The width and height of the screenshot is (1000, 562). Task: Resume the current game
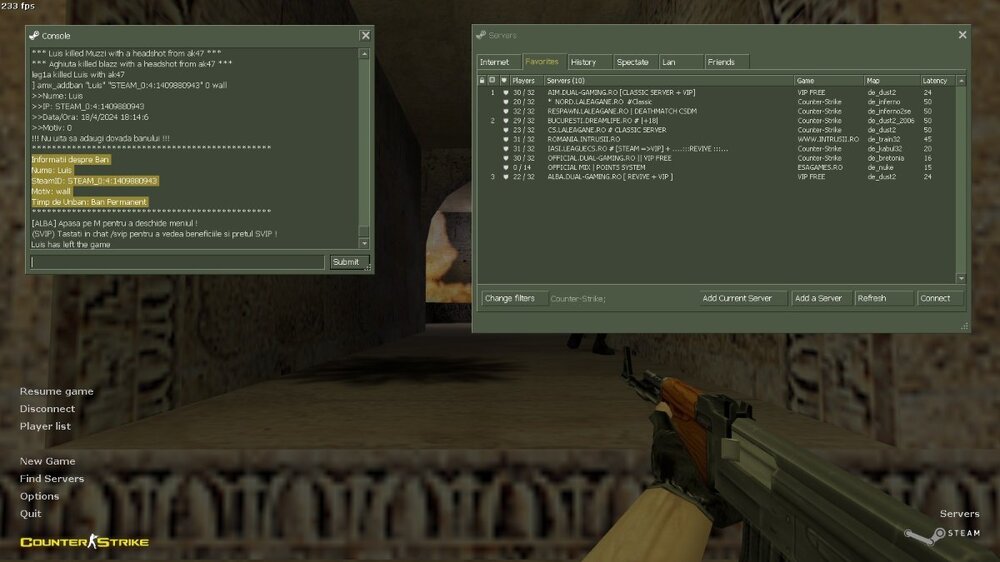57,391
